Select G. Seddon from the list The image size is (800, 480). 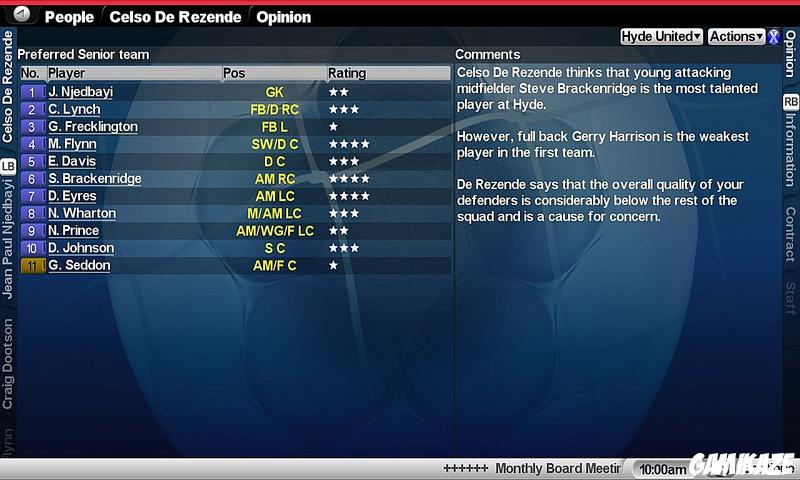click(x=79, y=266)
